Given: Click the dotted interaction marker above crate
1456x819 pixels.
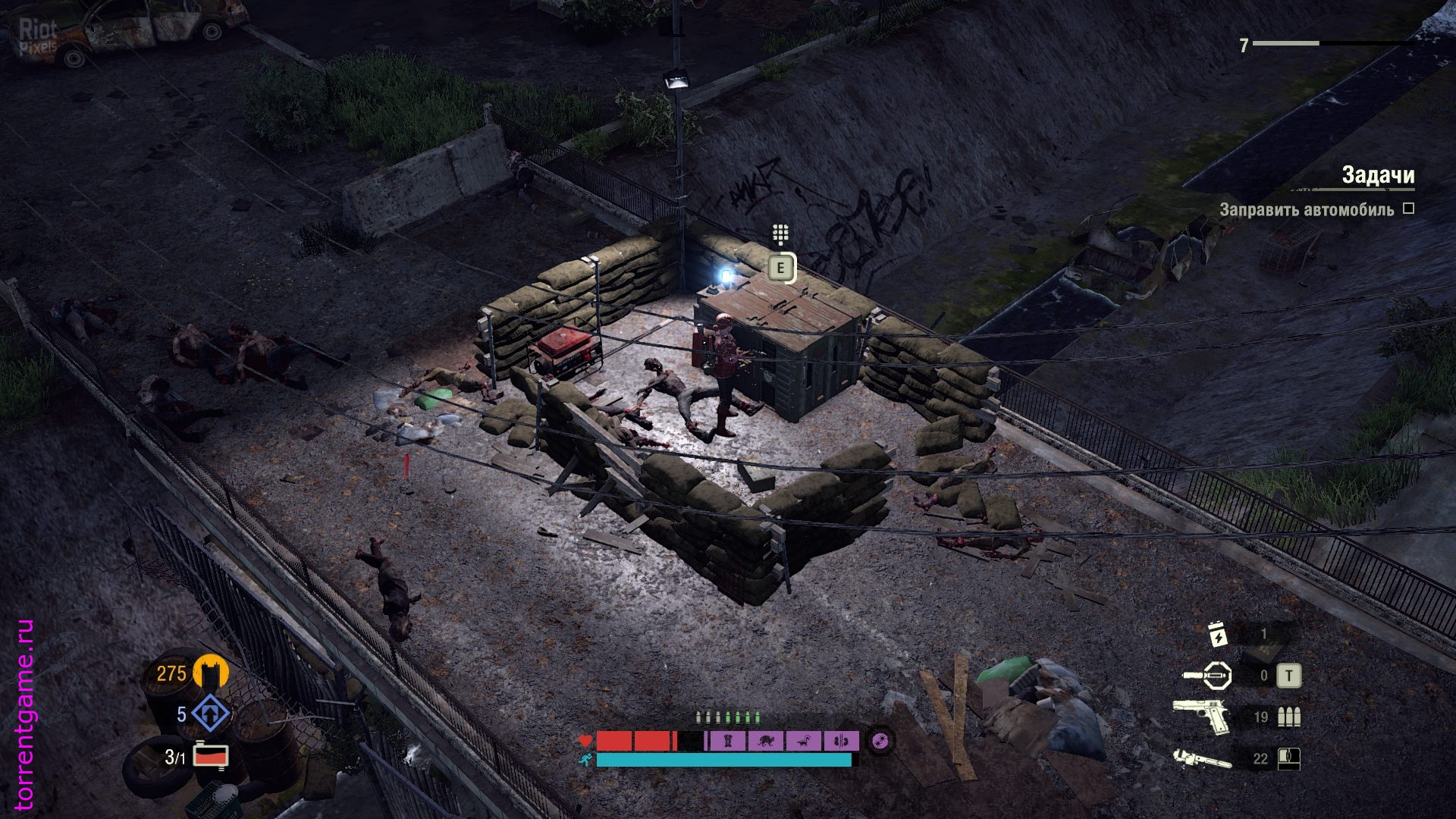Looking at the screenshot, I should [780, 234].
